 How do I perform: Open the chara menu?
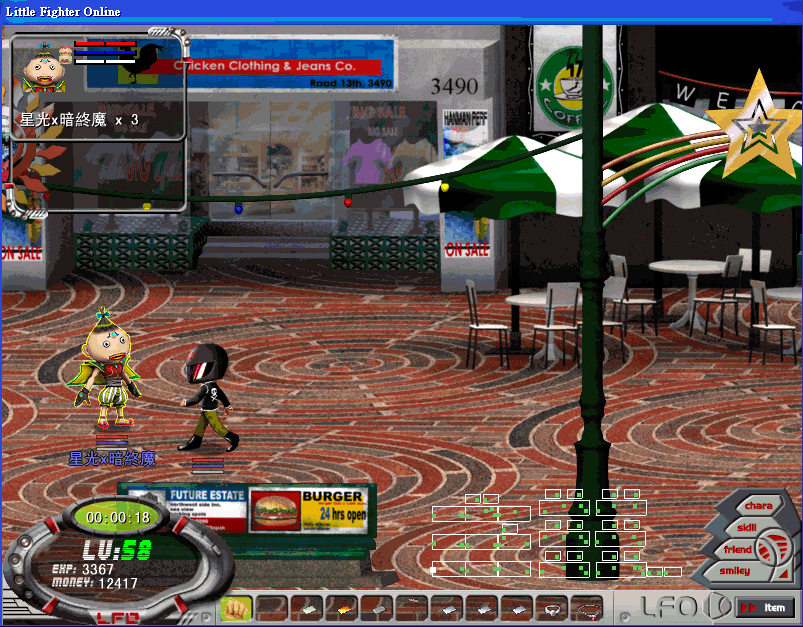tap(757, 506)
